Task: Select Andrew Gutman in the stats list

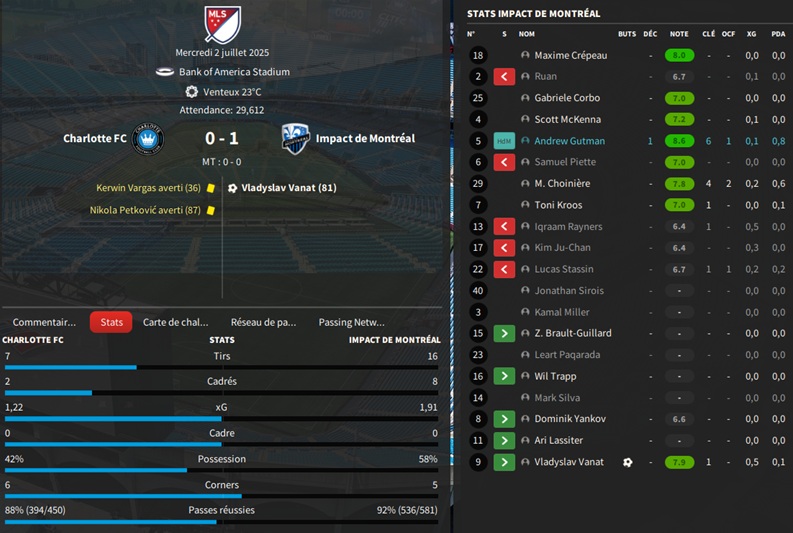Action: (x=569, y=141)
